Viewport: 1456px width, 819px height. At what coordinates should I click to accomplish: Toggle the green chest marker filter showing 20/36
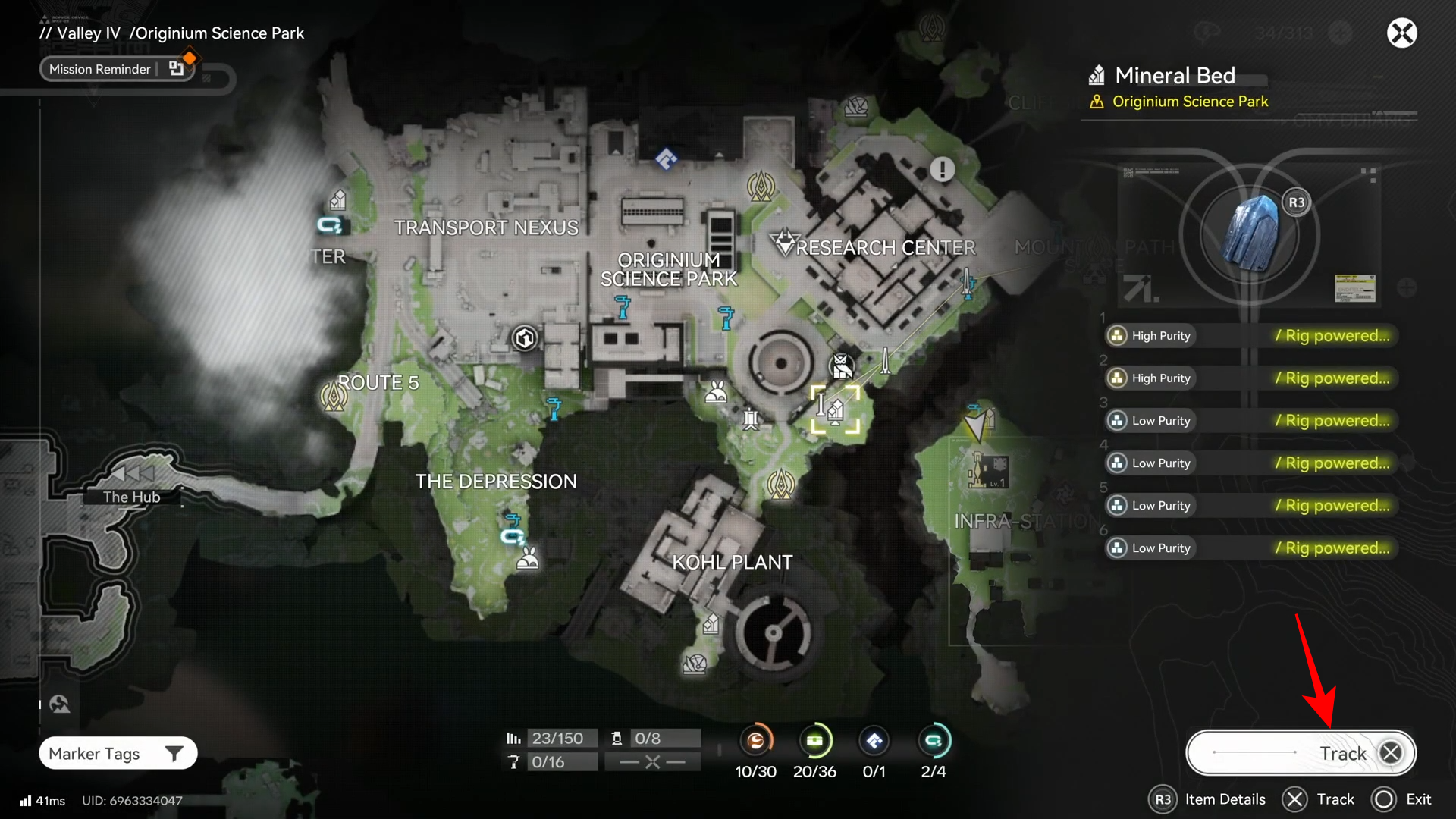click(x=814, y=741)
